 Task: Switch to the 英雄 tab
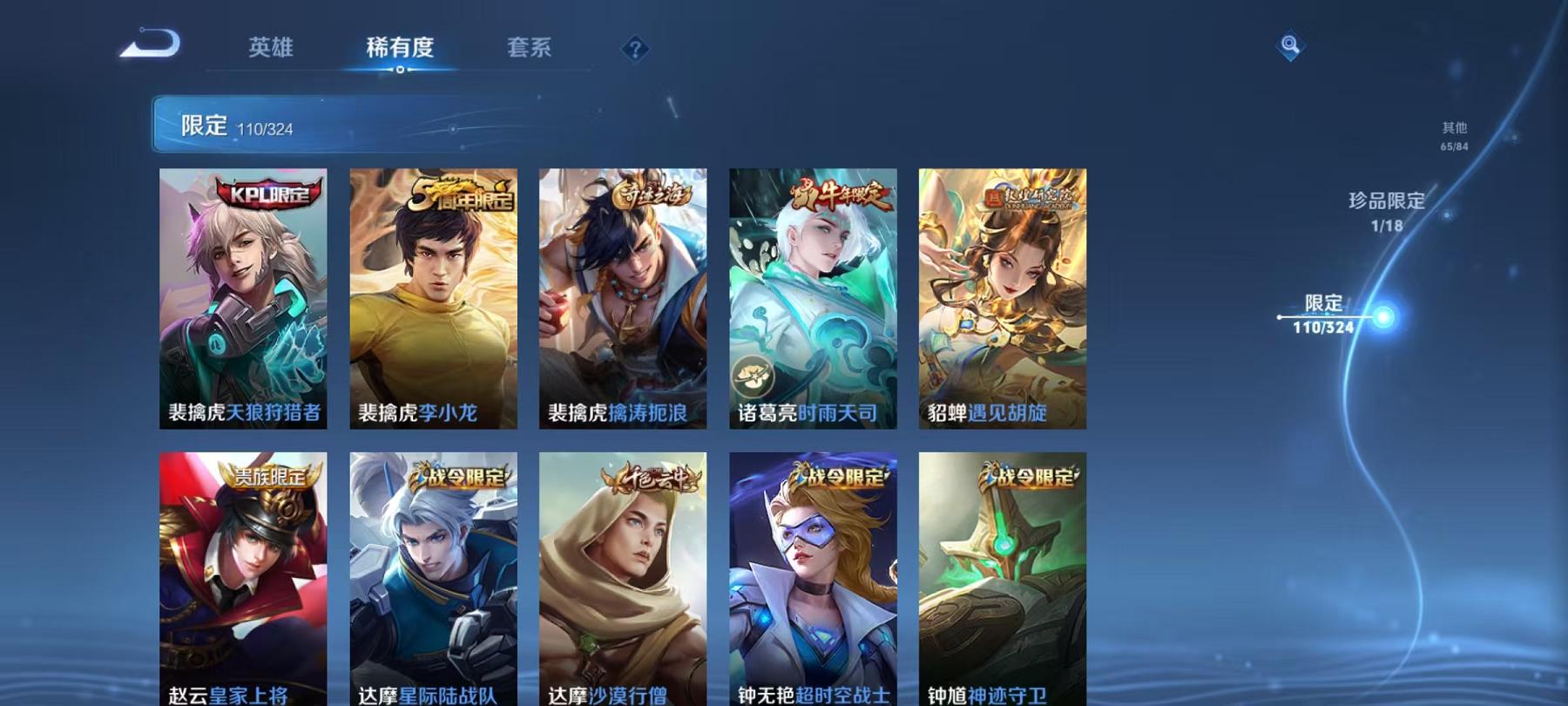[271, 50]
